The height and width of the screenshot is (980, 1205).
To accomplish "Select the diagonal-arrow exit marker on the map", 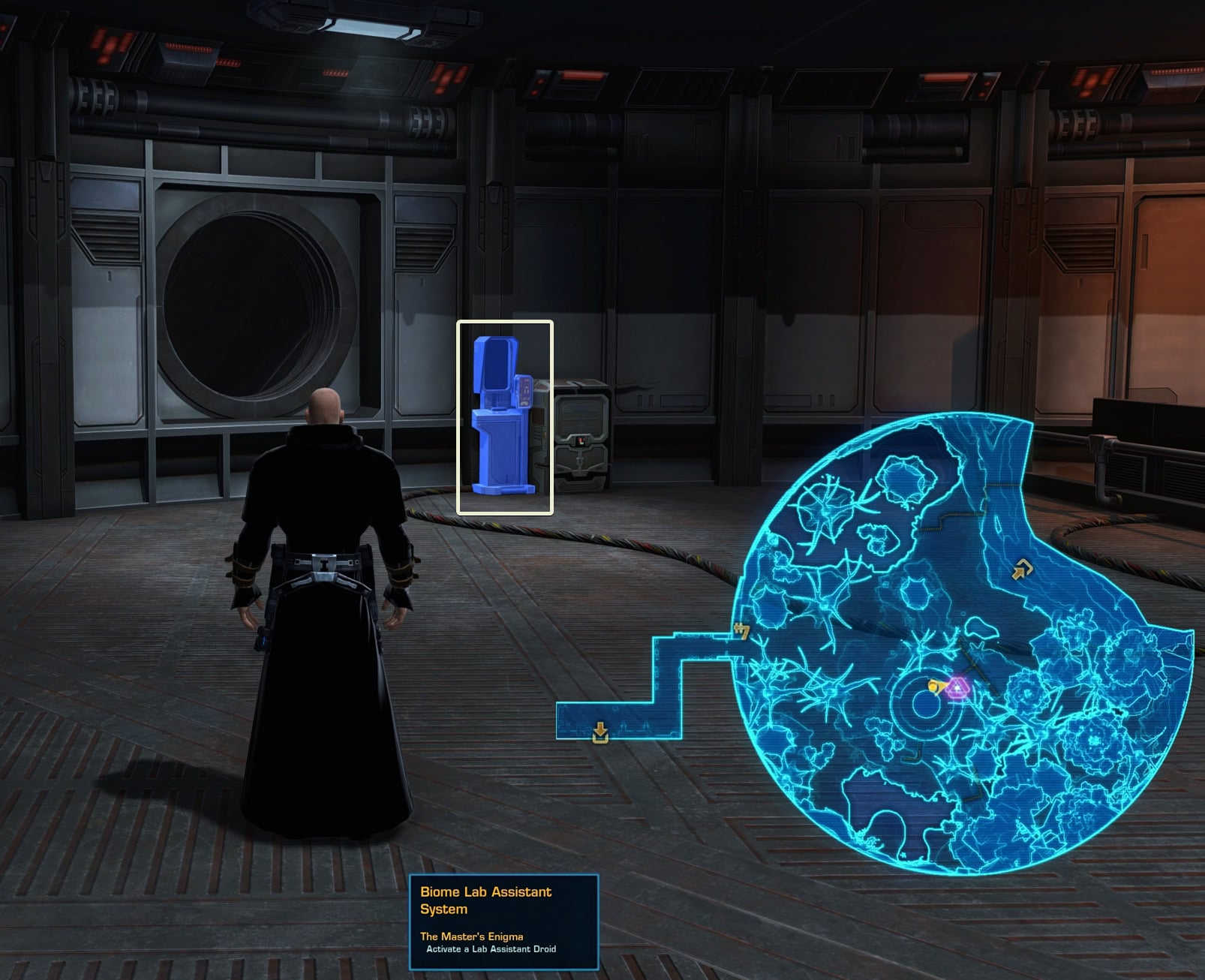I will click(1022, 570).
